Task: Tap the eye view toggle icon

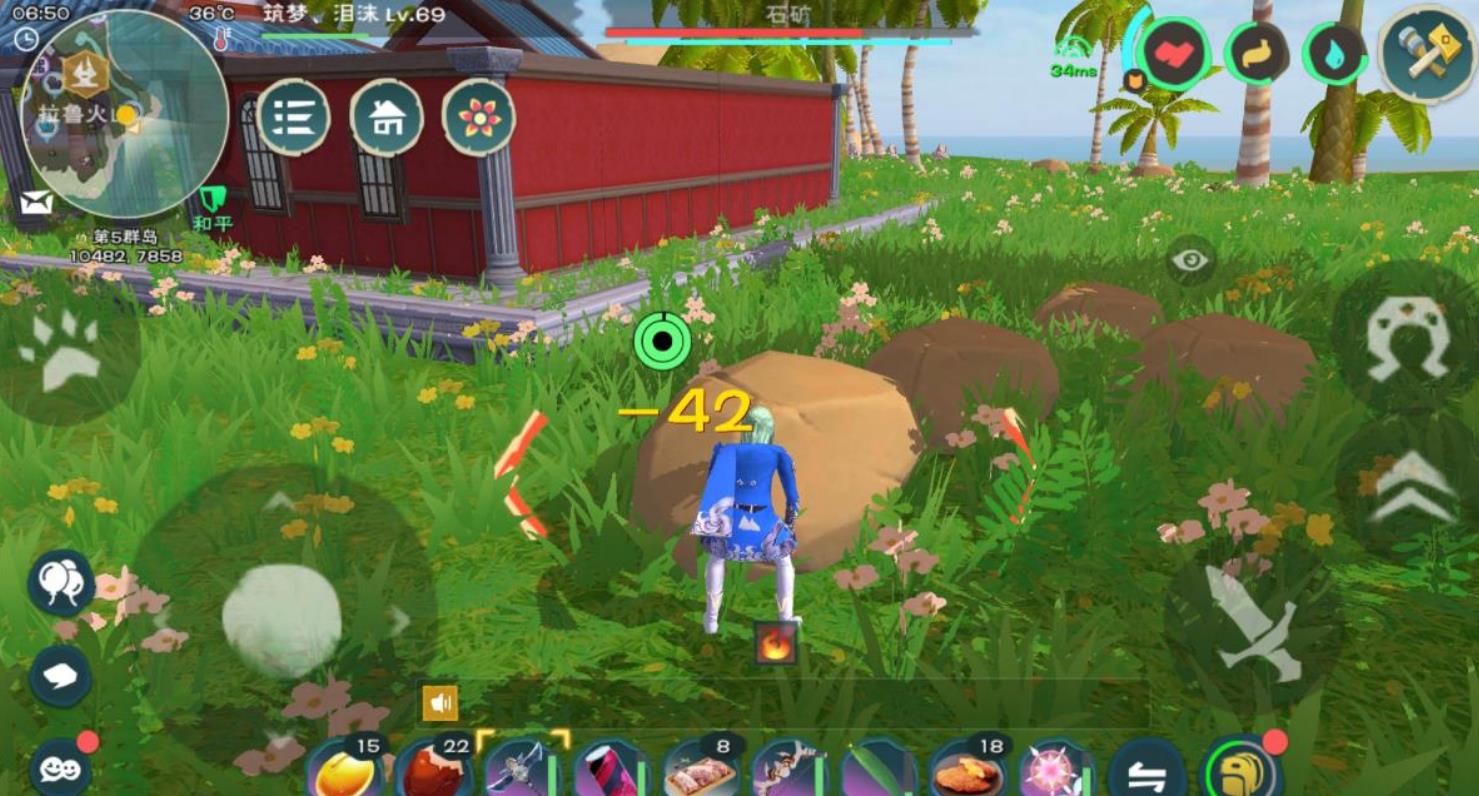Action: point(1190,261)
